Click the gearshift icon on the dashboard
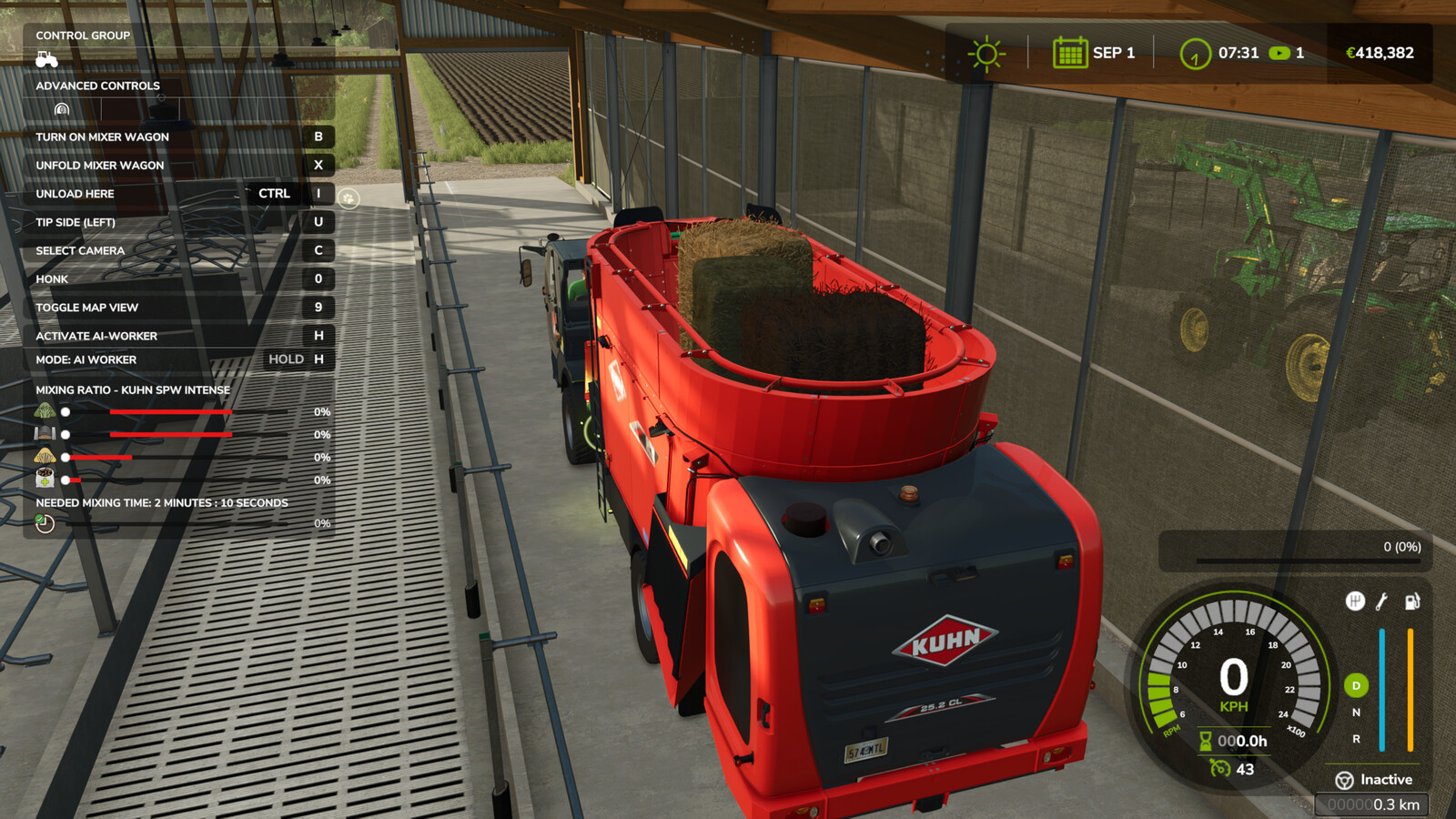Viewport: 1456px width, 819px height. coord(1355,599)
